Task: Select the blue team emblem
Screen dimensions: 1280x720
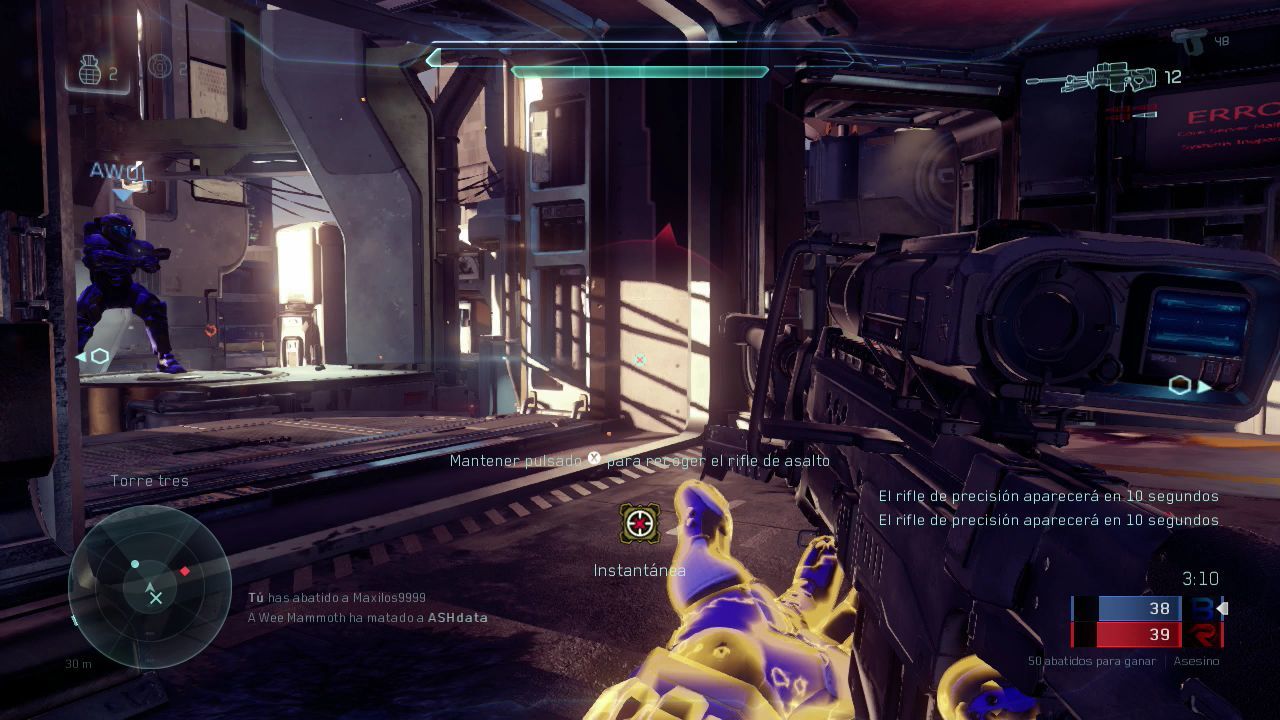Action: [x=1201, y=608]
